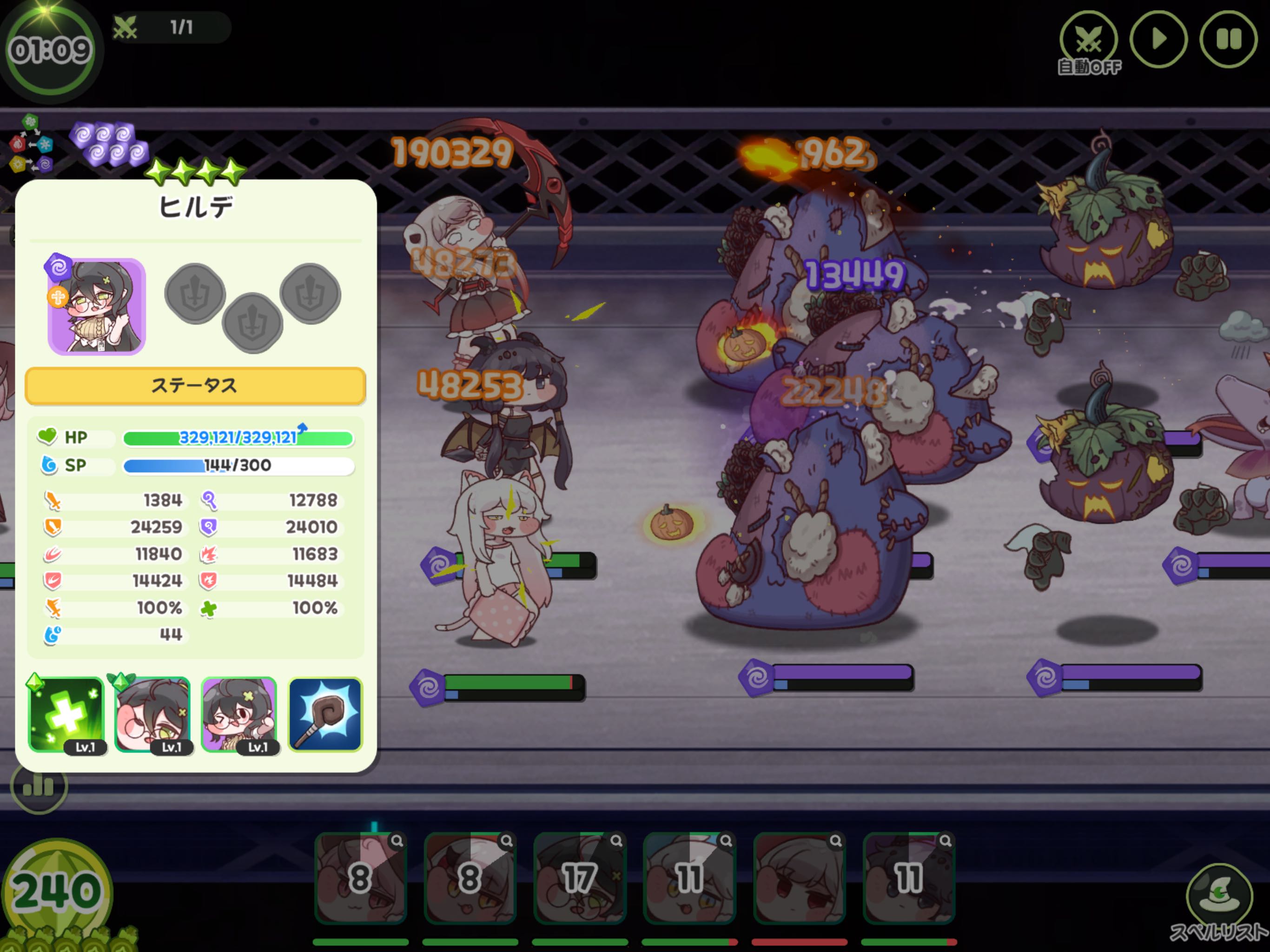The height and width of the screenshot is (952, 1270).
Task: Choose the staff weapon skill icon
Action: 325,715
